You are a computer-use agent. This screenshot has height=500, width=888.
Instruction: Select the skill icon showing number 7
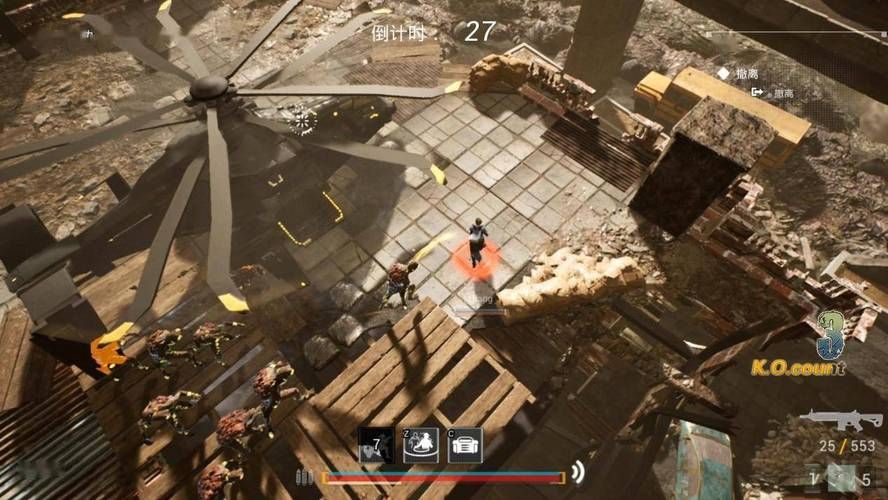375,445
